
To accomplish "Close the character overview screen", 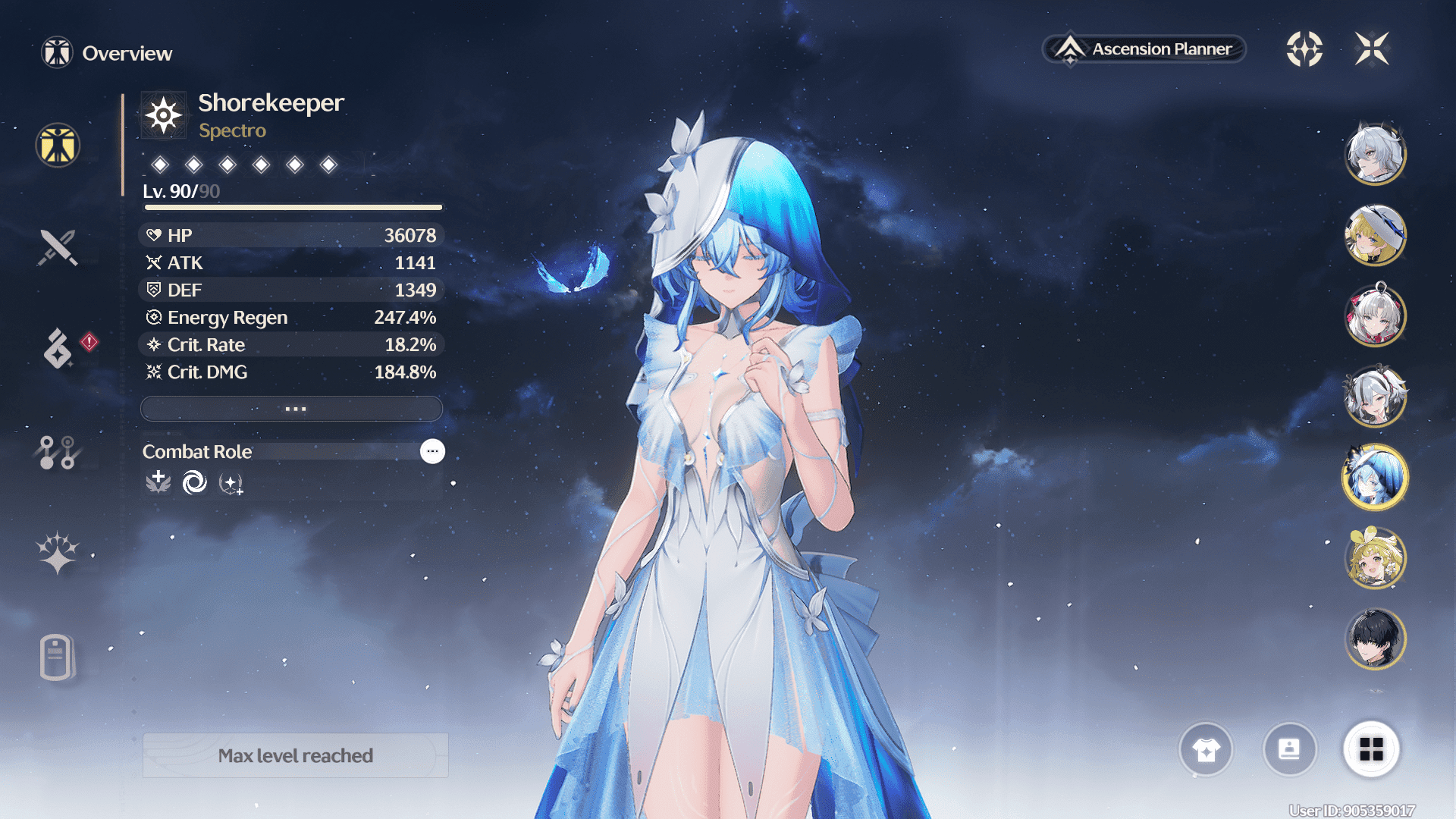I will (1372, 49).
